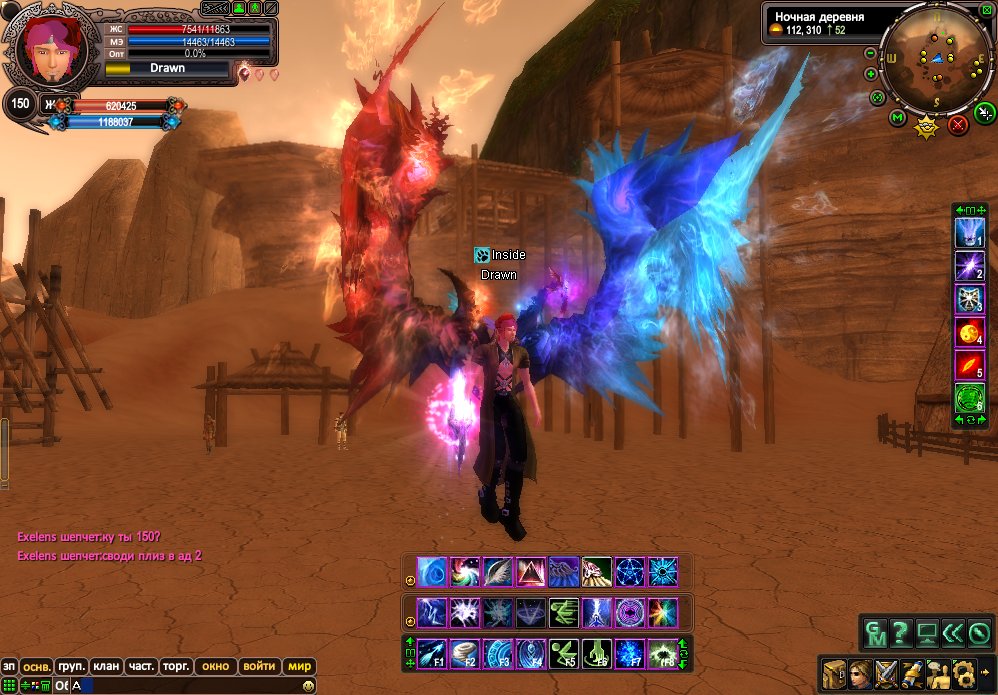This screenshot has width=998, height=695.
Task: Activate the tornado skill on F2
Action: click(x=465, y=652)
